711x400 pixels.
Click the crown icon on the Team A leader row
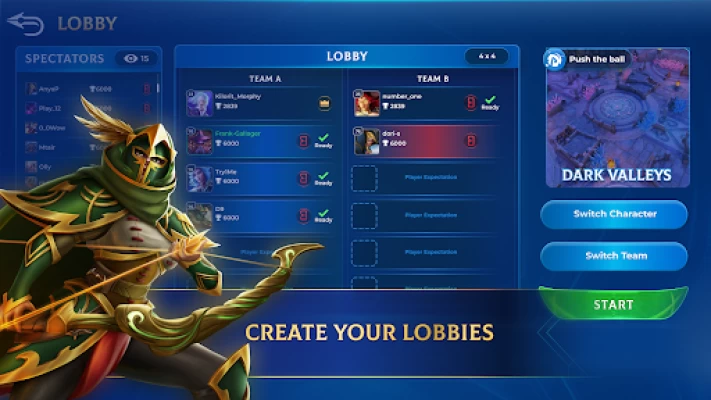pos(324,103)
